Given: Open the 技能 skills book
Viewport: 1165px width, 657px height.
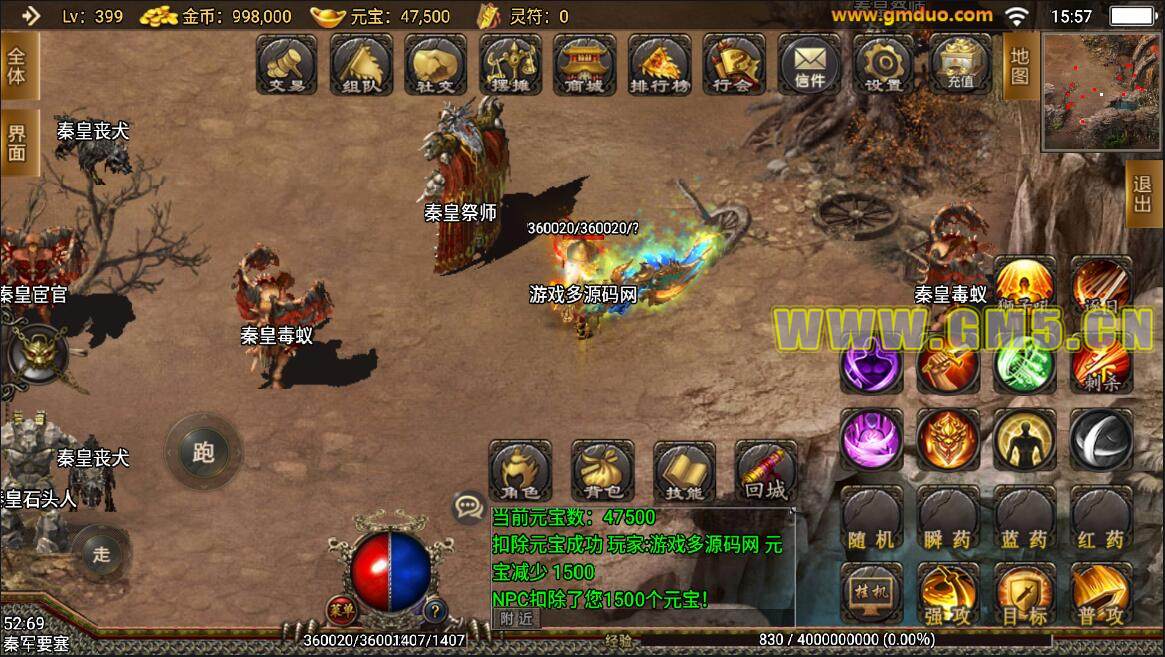Looking at the screenshot, I should click(684, 472).
